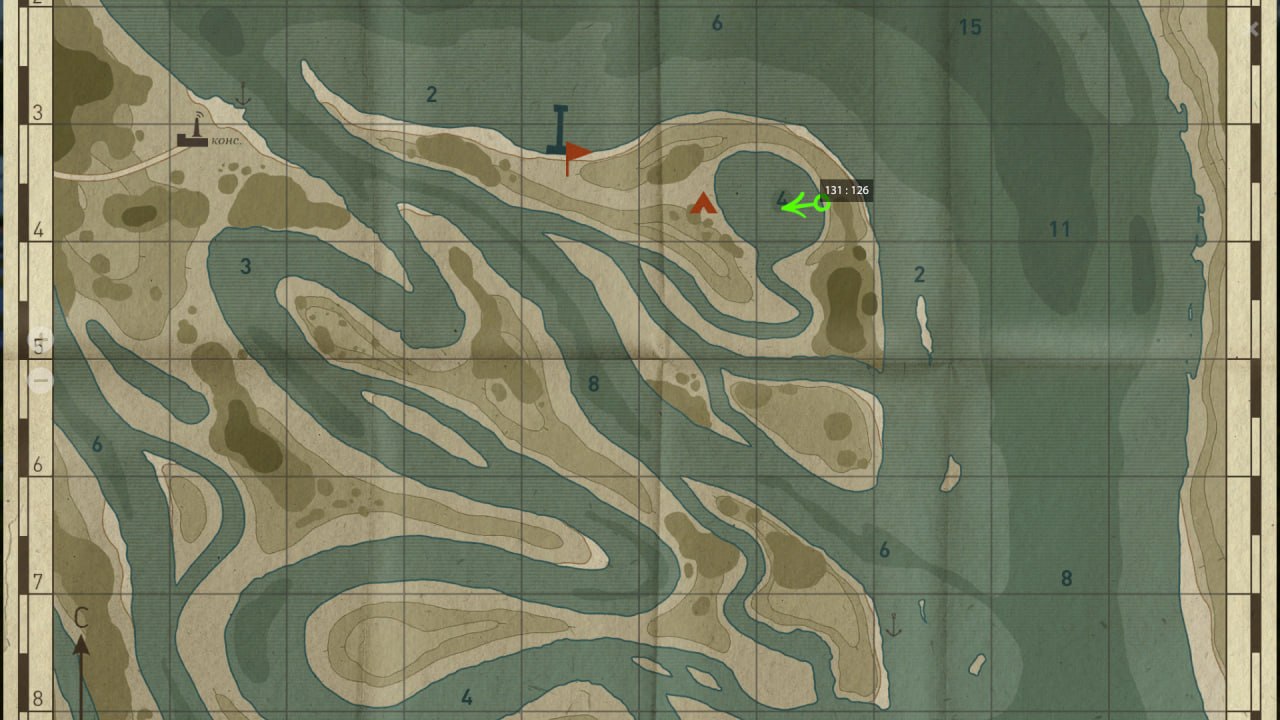
Task: Collapse the map with the right-edge chevron
Action: [x=1253, y=28]
